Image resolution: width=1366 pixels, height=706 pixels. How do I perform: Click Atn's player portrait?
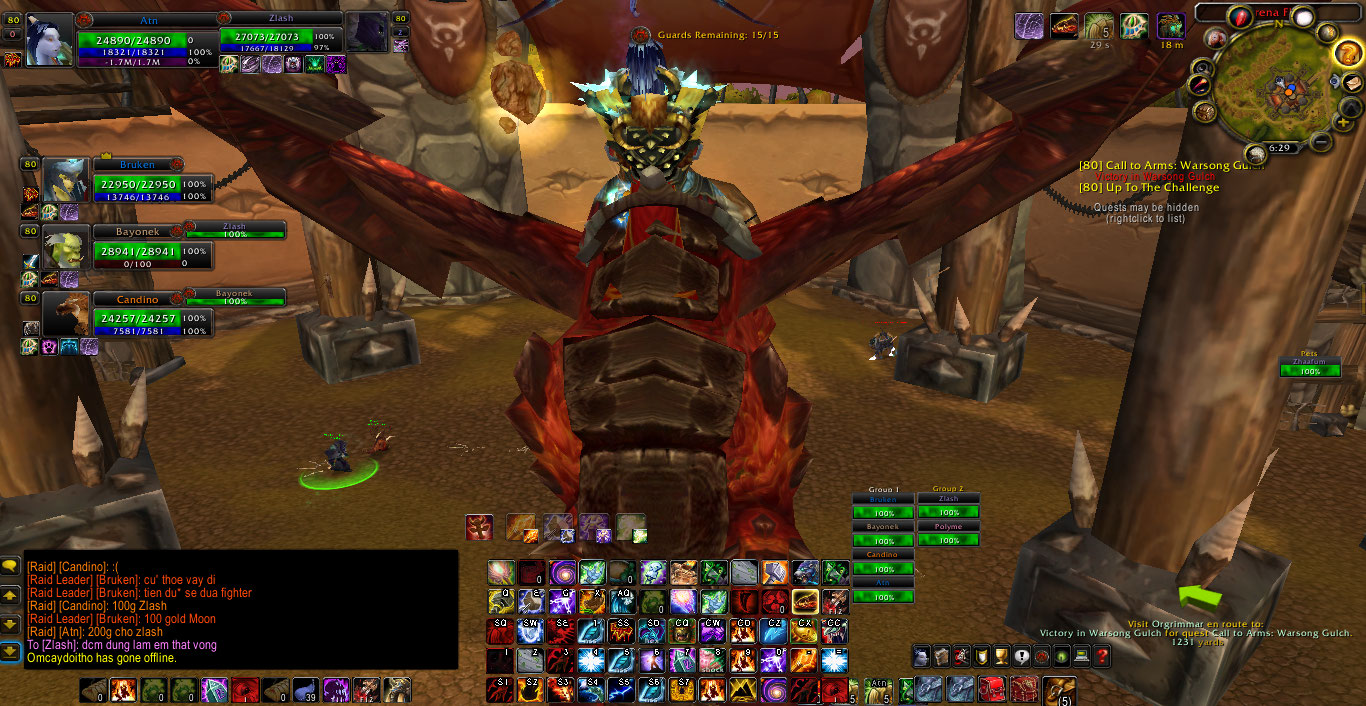49,39
